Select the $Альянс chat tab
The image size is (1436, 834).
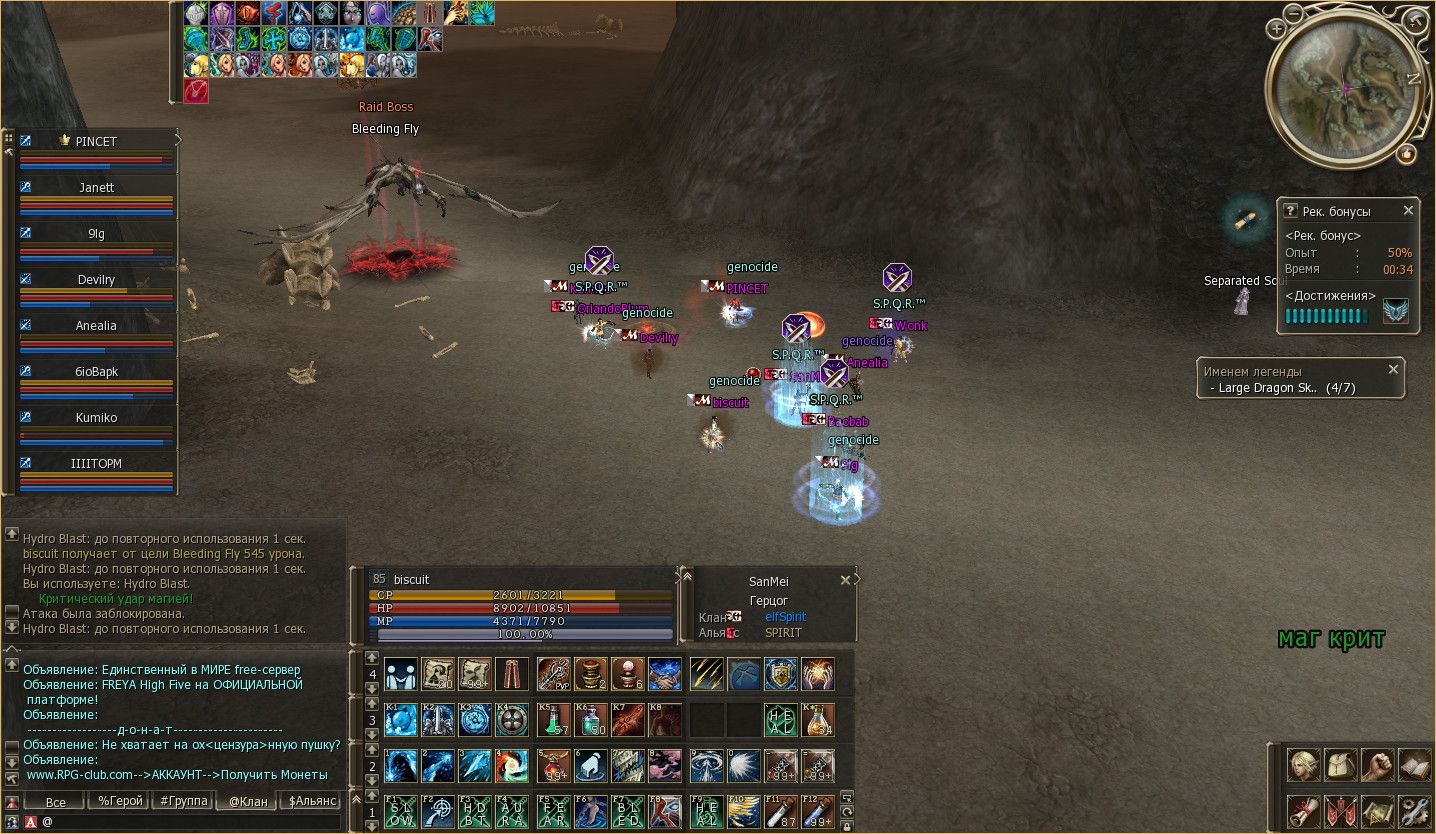click(310, 801)
